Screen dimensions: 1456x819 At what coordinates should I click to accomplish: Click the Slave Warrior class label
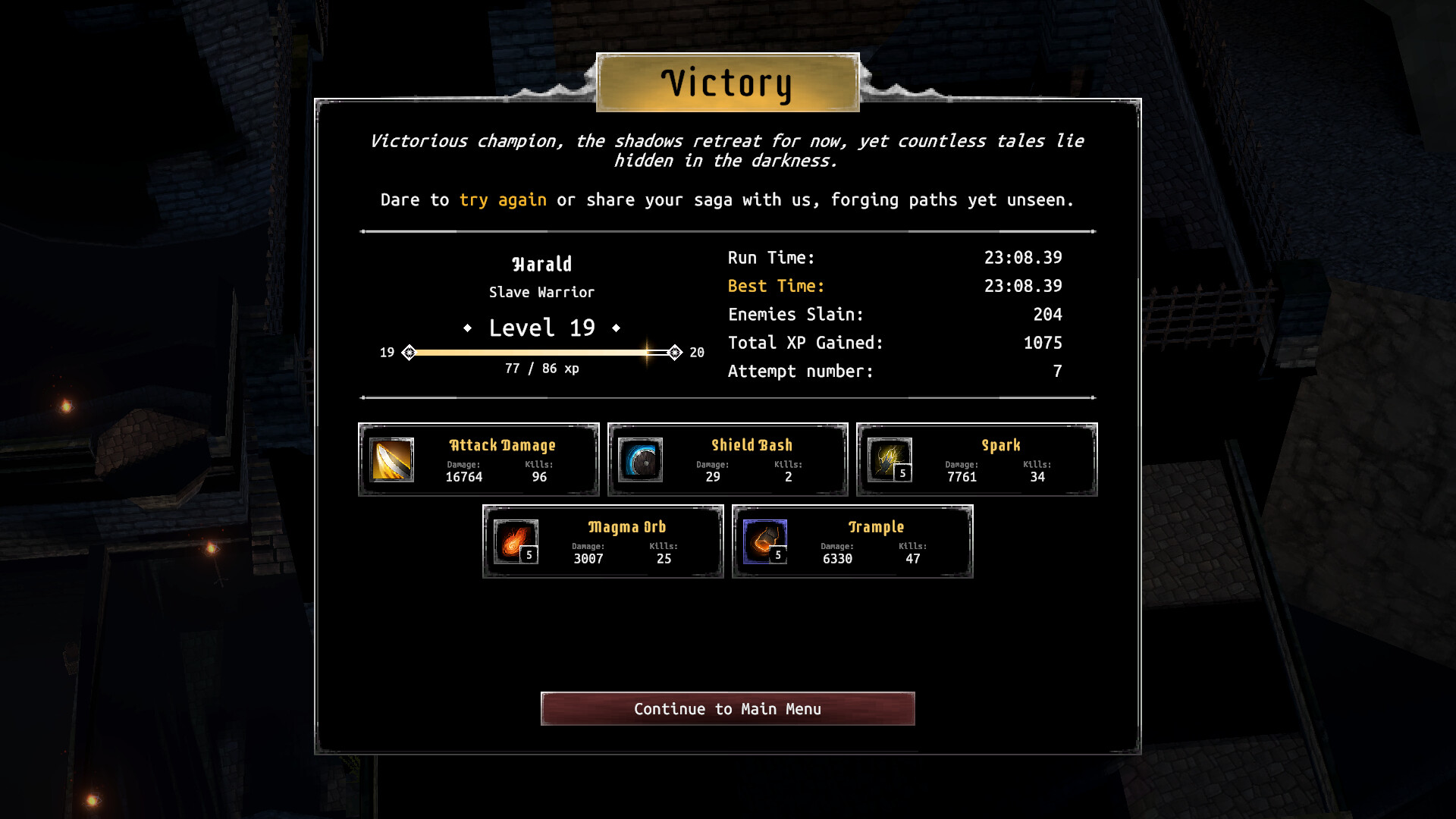click(x=541, y=292)
